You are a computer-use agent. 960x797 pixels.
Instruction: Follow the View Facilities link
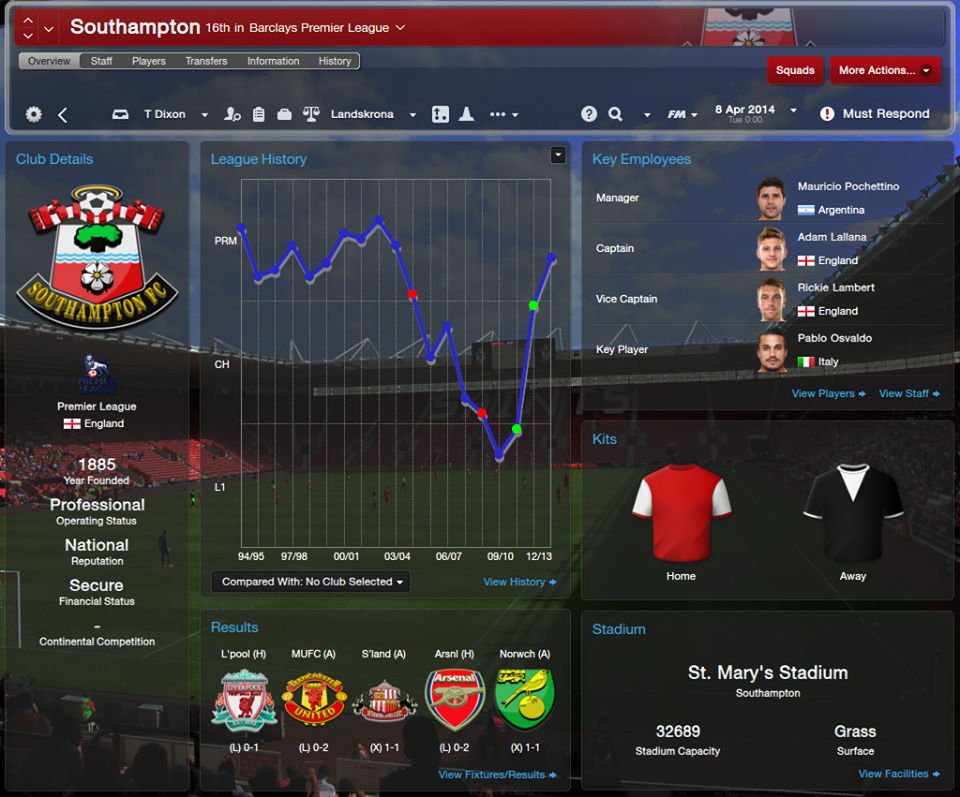point(898,774)
